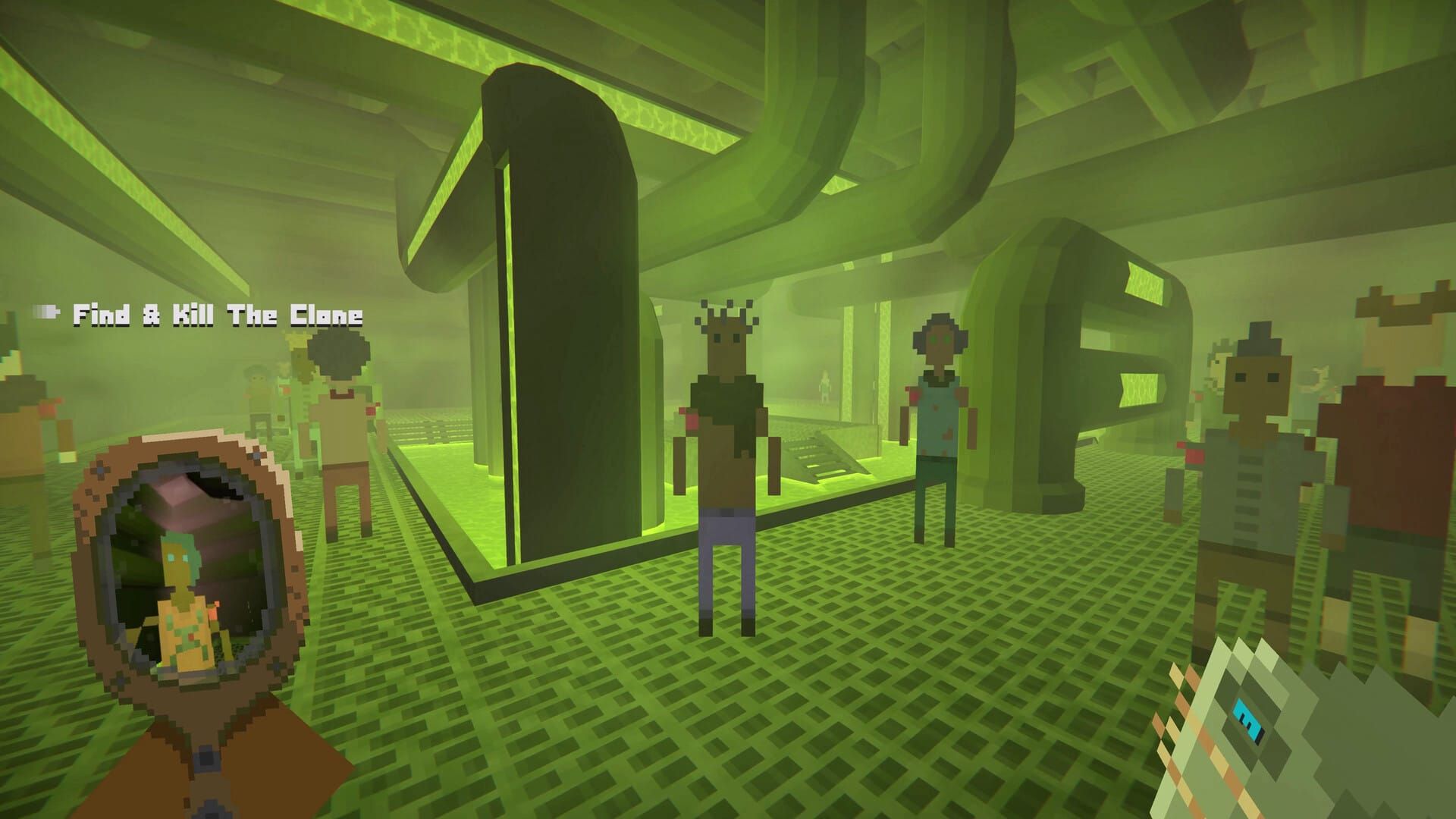Click the NPC with afro hair near the pillar

coord(341,394)
